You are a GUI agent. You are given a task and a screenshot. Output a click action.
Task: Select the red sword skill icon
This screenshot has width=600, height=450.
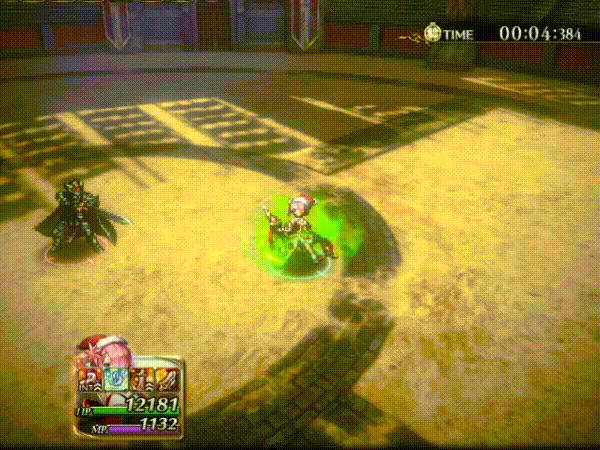coord(167,381)
